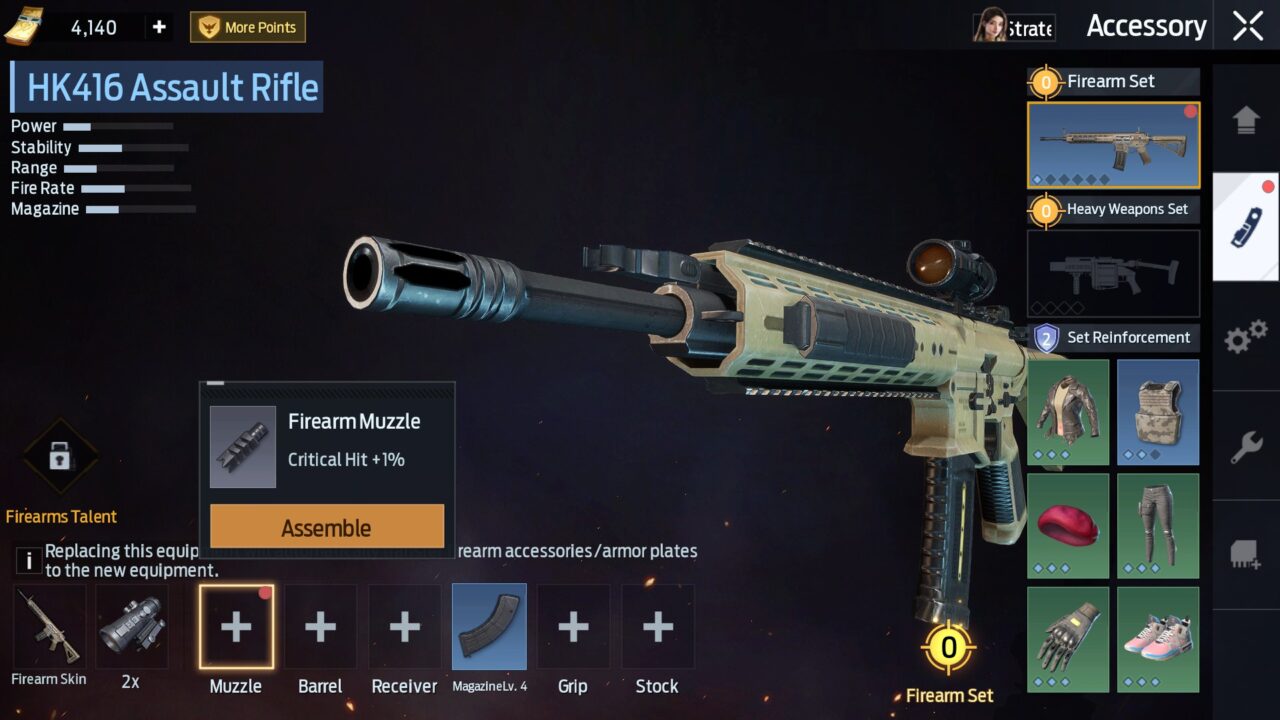Select the Muzzle accessory slot
Image resolution: width=1280 pixels, height=720 pixels.
236,627
